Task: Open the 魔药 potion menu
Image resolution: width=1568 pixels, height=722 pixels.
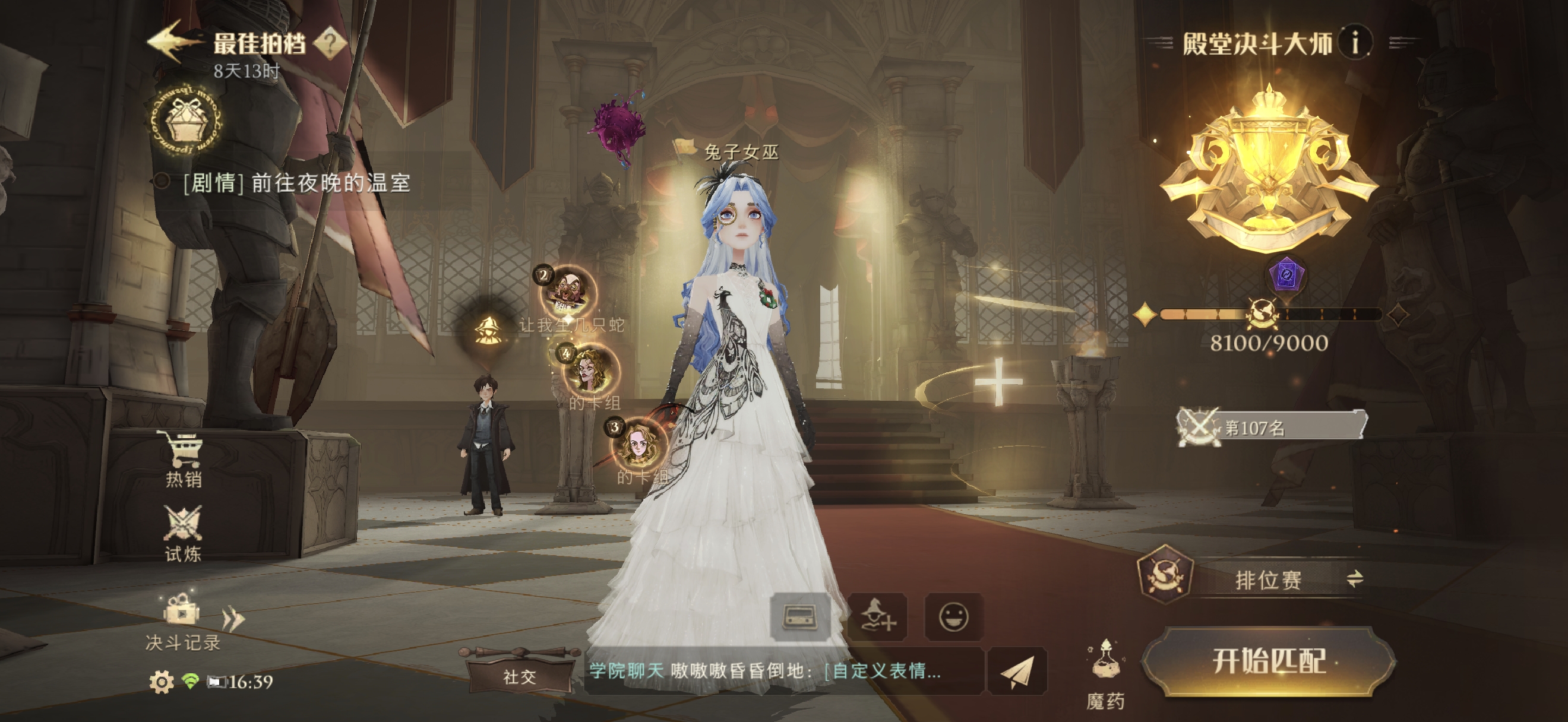Action: [x=1105, y=674]
